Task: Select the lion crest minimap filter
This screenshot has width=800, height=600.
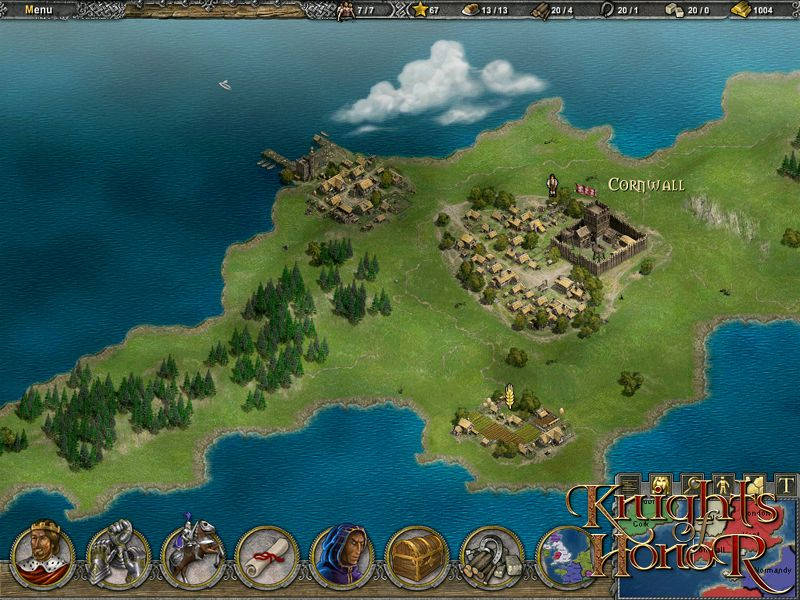Action: (661, 483)
